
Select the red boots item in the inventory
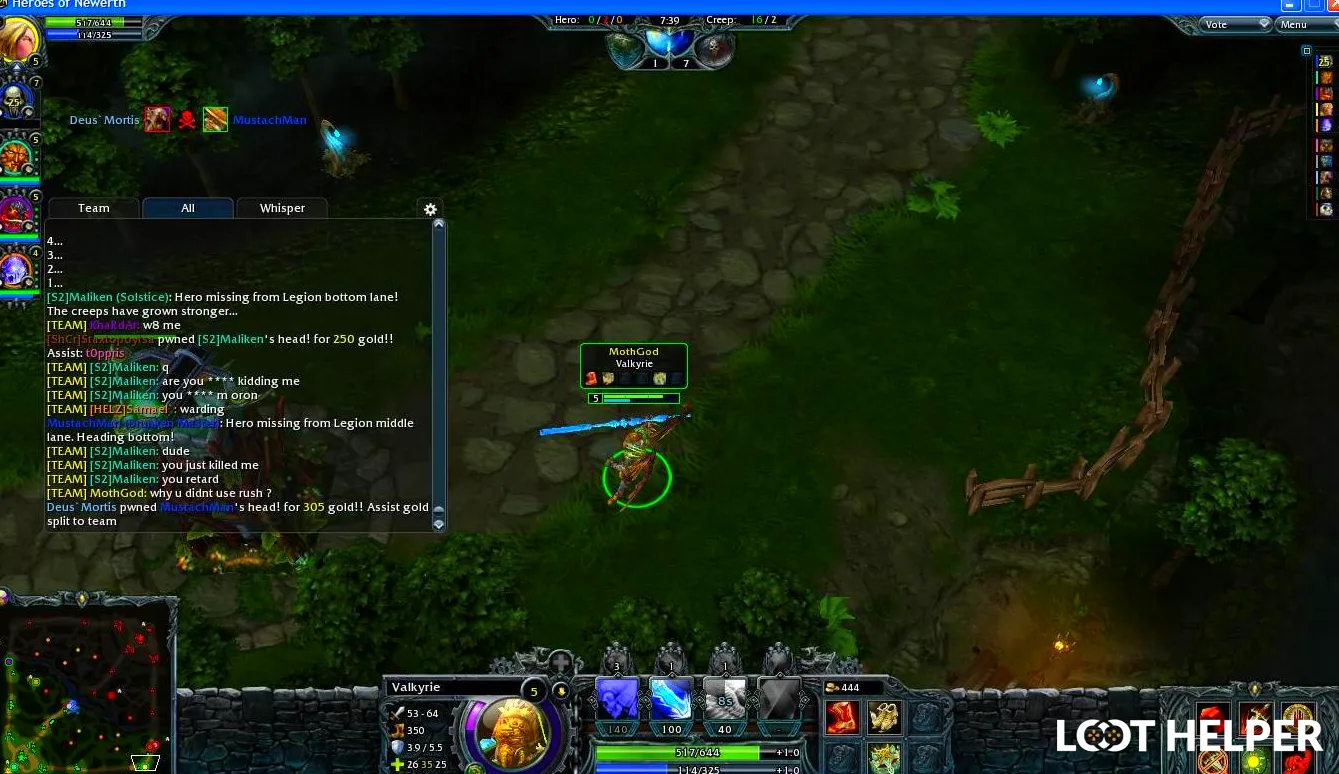841,717
